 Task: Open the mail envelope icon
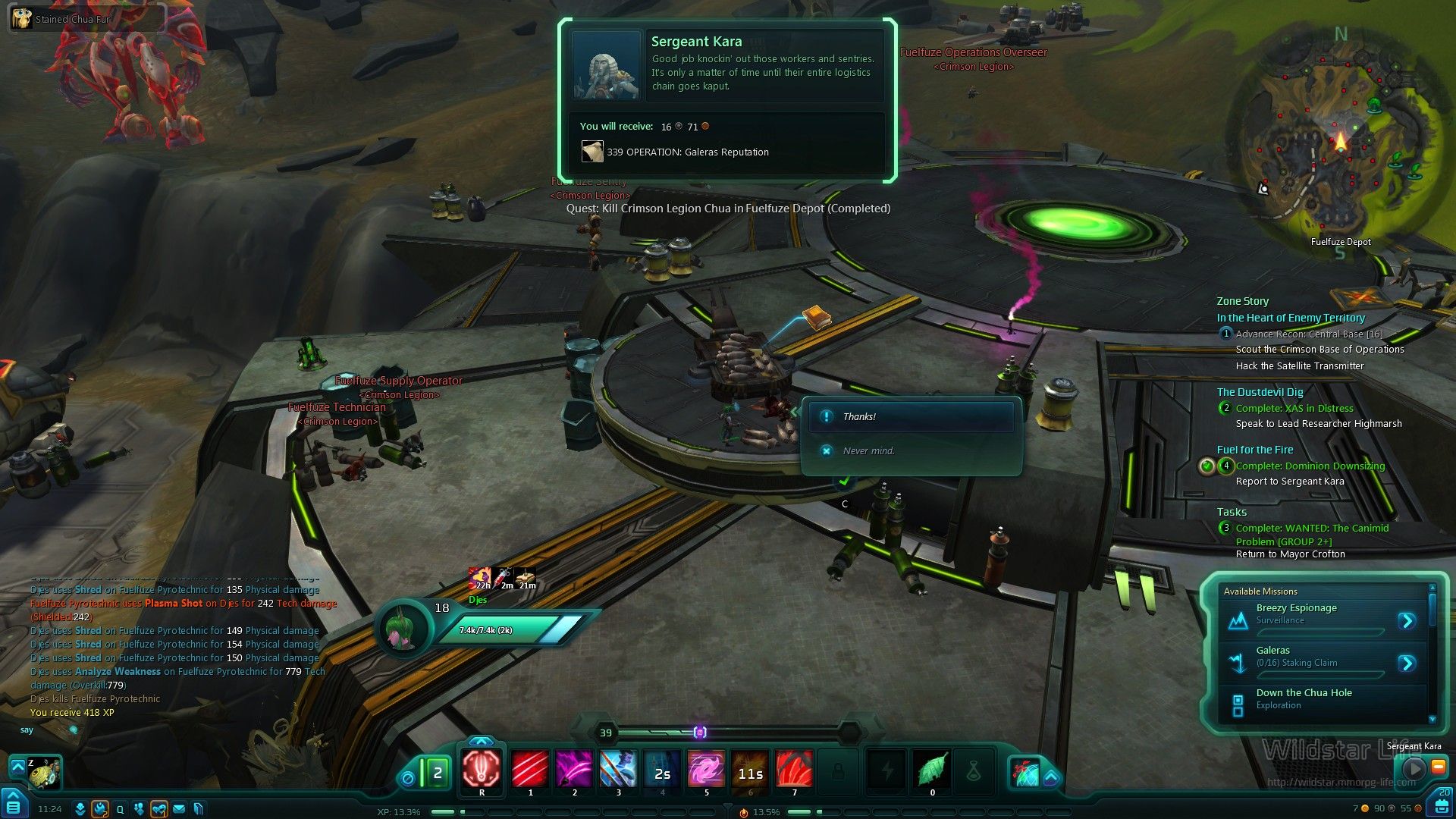click(179, 809)
